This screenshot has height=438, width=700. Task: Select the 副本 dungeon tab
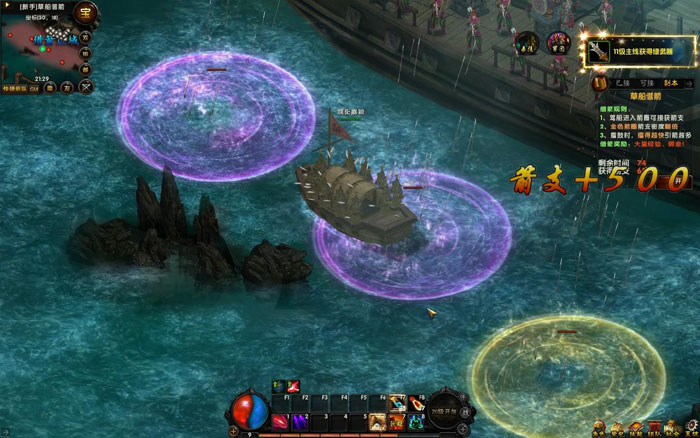click(671, 82)
